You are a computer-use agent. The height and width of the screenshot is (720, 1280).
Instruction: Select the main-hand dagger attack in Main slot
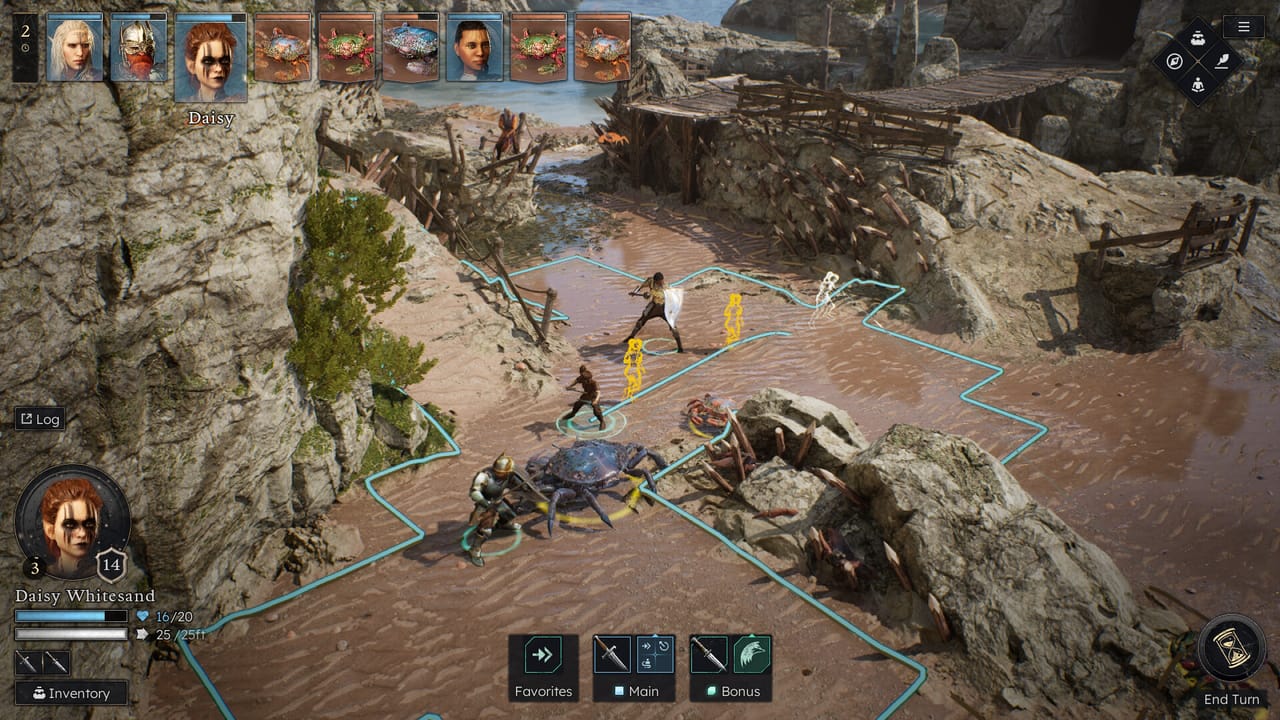(612, 655)
